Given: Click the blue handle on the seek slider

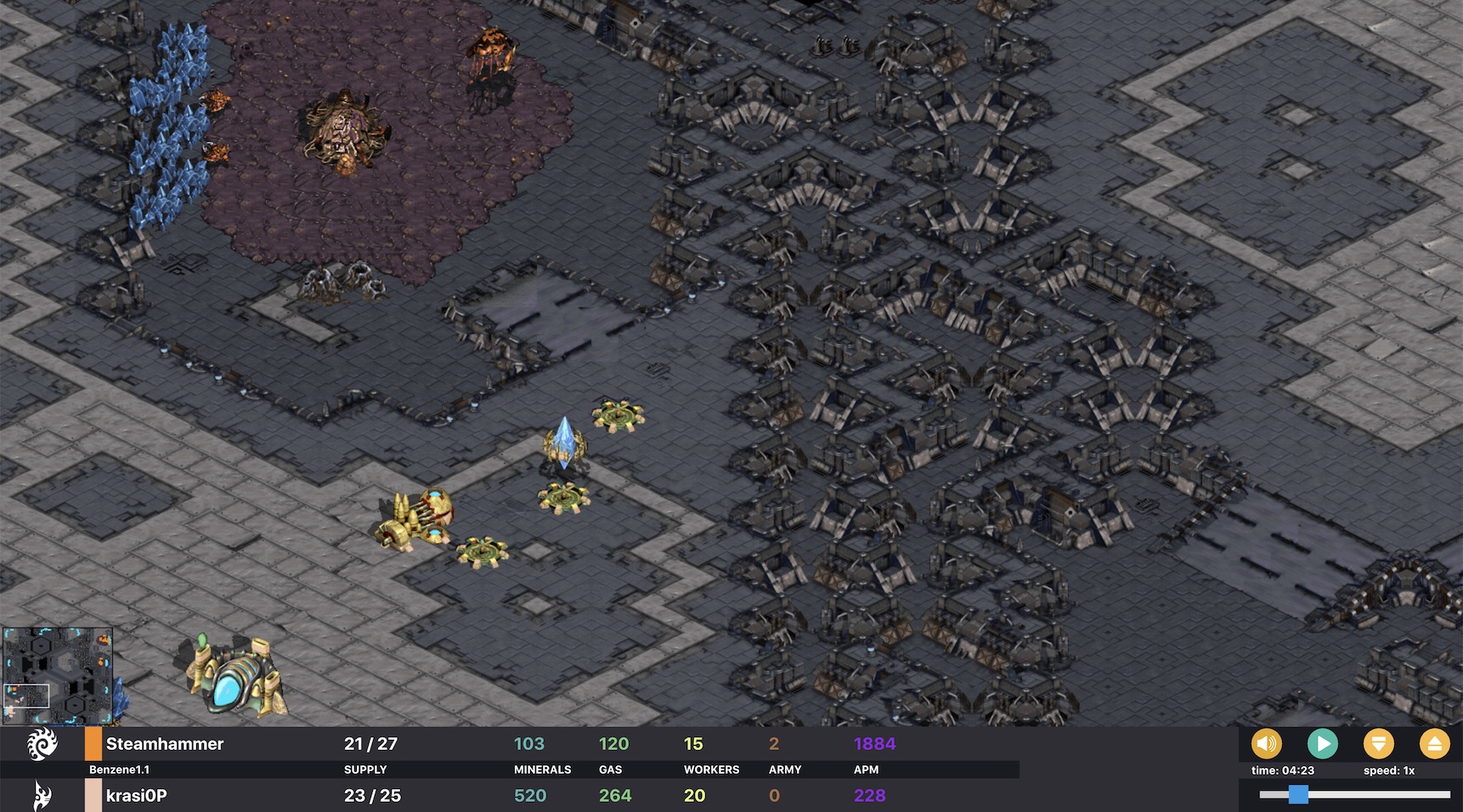Looking at the screenshot, I should (x=1300, y=795).
